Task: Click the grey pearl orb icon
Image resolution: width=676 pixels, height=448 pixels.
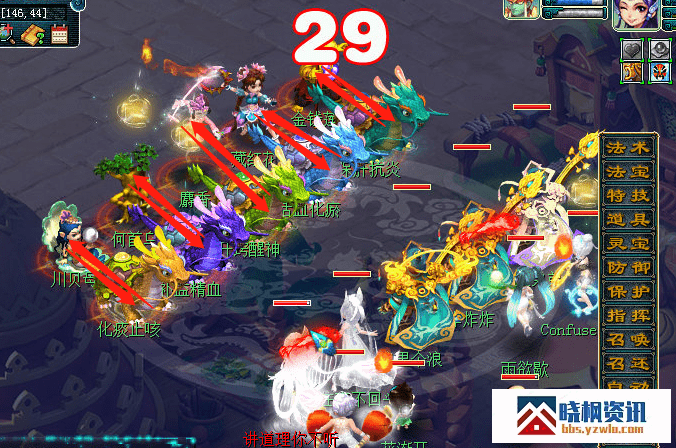Action: tap(658, 49)
